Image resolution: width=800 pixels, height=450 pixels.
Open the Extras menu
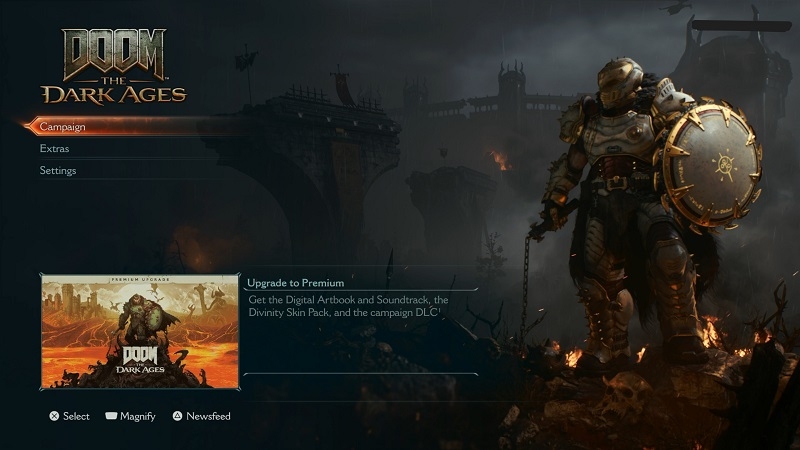point(54,149)
